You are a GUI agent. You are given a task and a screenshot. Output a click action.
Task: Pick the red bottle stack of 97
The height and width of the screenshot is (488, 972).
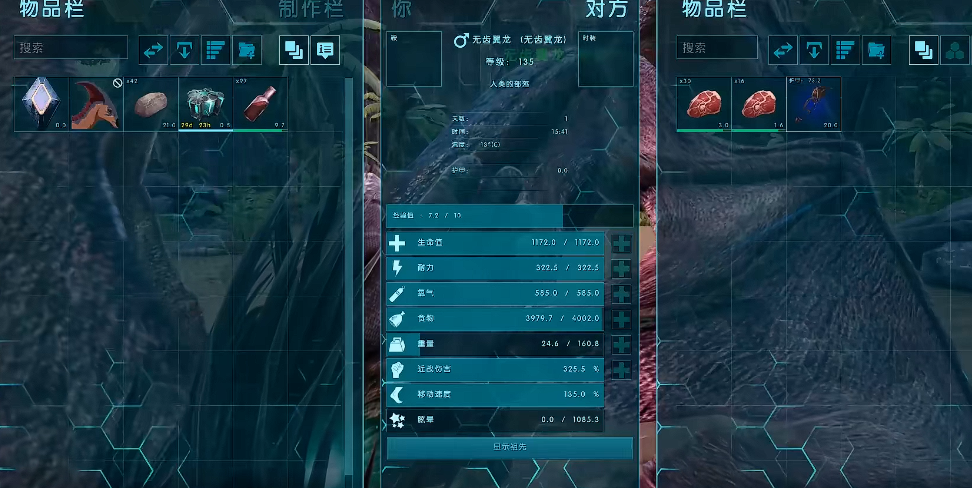point(260,104)
